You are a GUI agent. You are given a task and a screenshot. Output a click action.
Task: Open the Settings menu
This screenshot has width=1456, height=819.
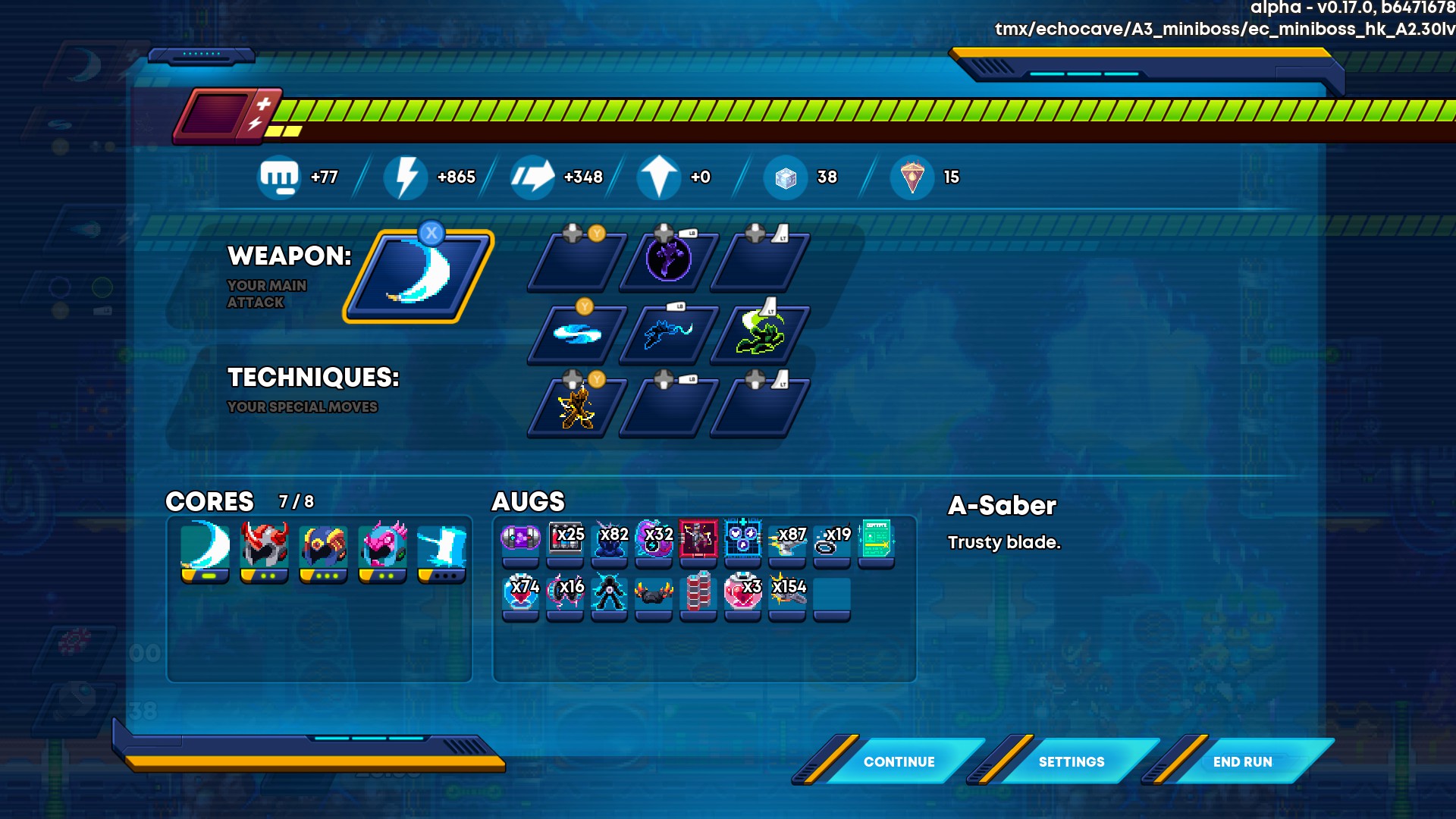point(1071,761)
